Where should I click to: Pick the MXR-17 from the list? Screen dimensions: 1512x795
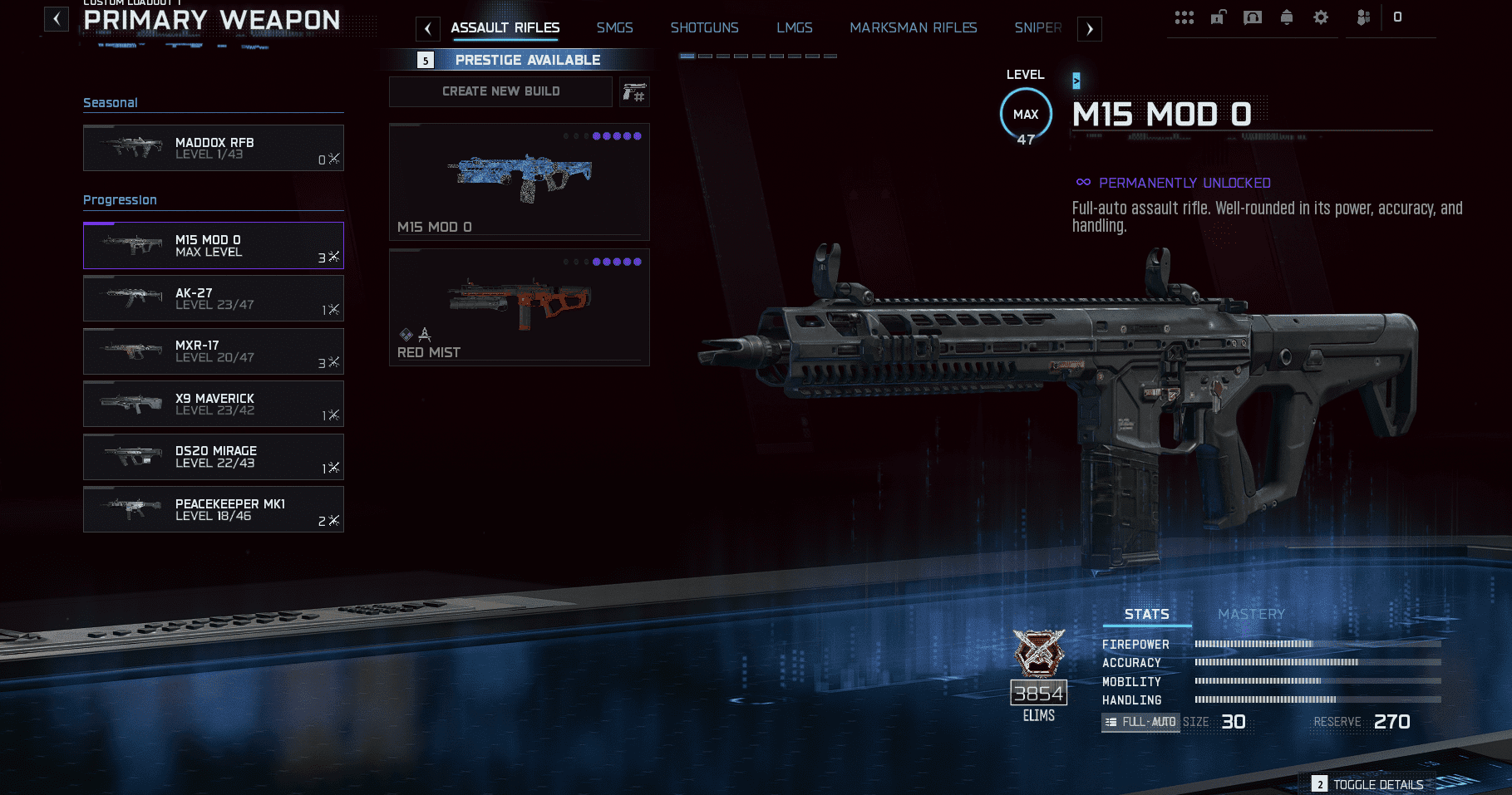213,351
